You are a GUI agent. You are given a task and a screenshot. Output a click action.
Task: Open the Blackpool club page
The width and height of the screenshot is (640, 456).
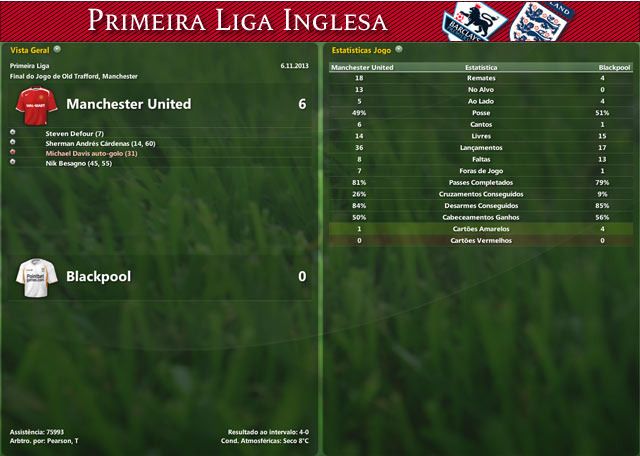[98, 276]
